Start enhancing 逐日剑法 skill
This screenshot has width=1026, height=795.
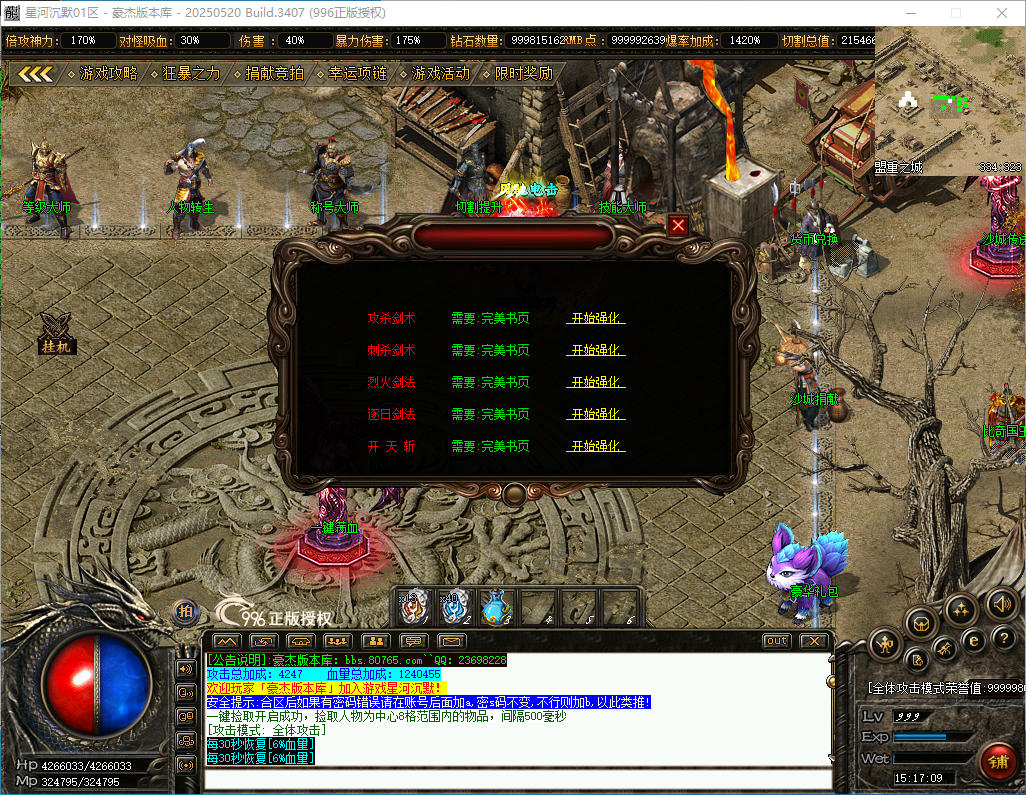click(595, 414)
